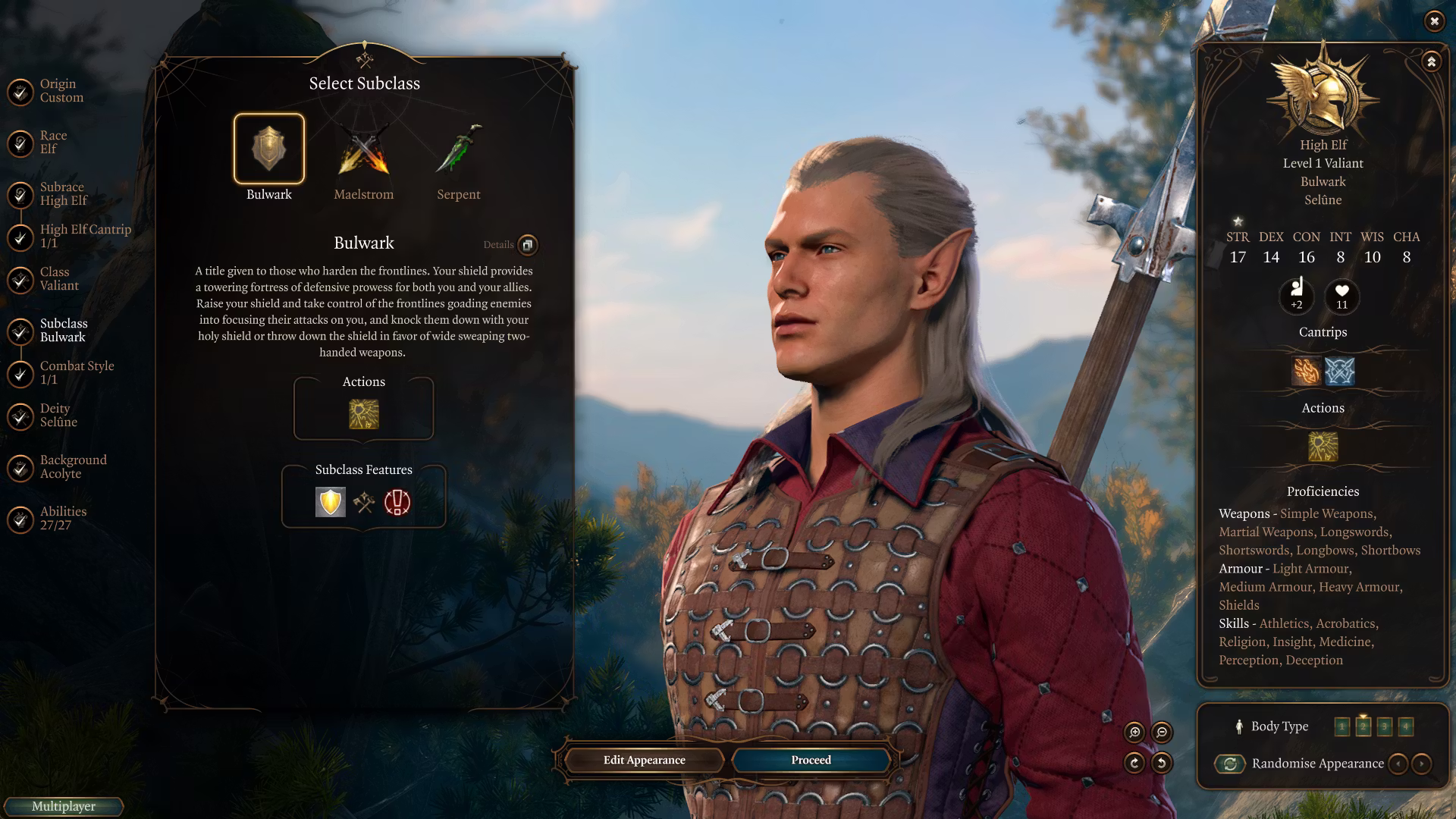The height and width of the screenshot is (819, 1456).
Task: Pick the Bulwark subclass tile
Action: (x=269, y=149)
